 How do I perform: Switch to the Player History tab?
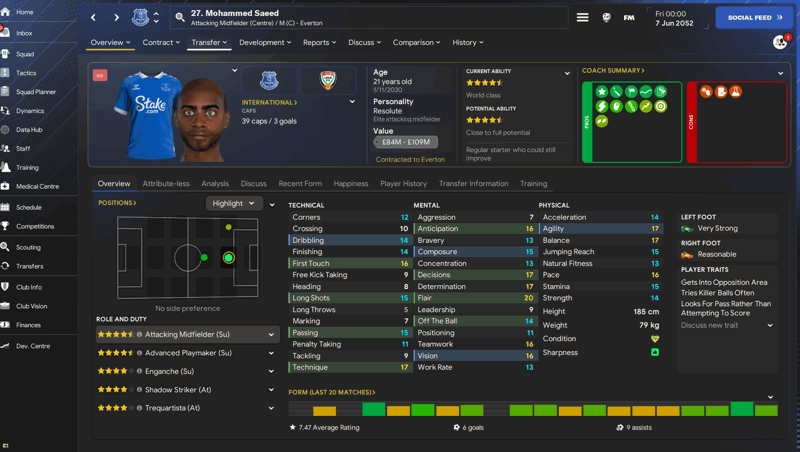point(403,184)
